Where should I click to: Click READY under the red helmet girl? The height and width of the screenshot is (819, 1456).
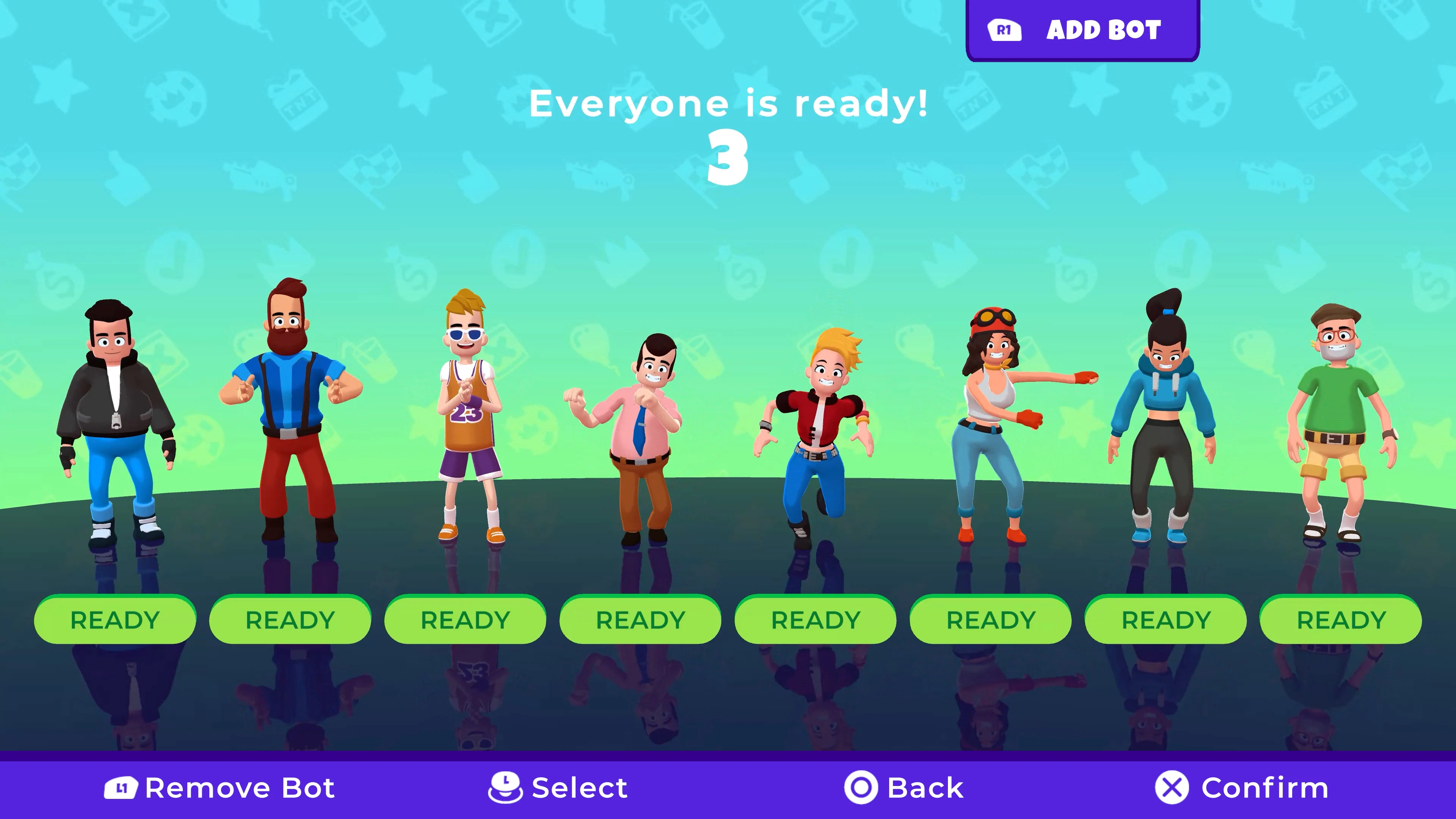(991, 620)
